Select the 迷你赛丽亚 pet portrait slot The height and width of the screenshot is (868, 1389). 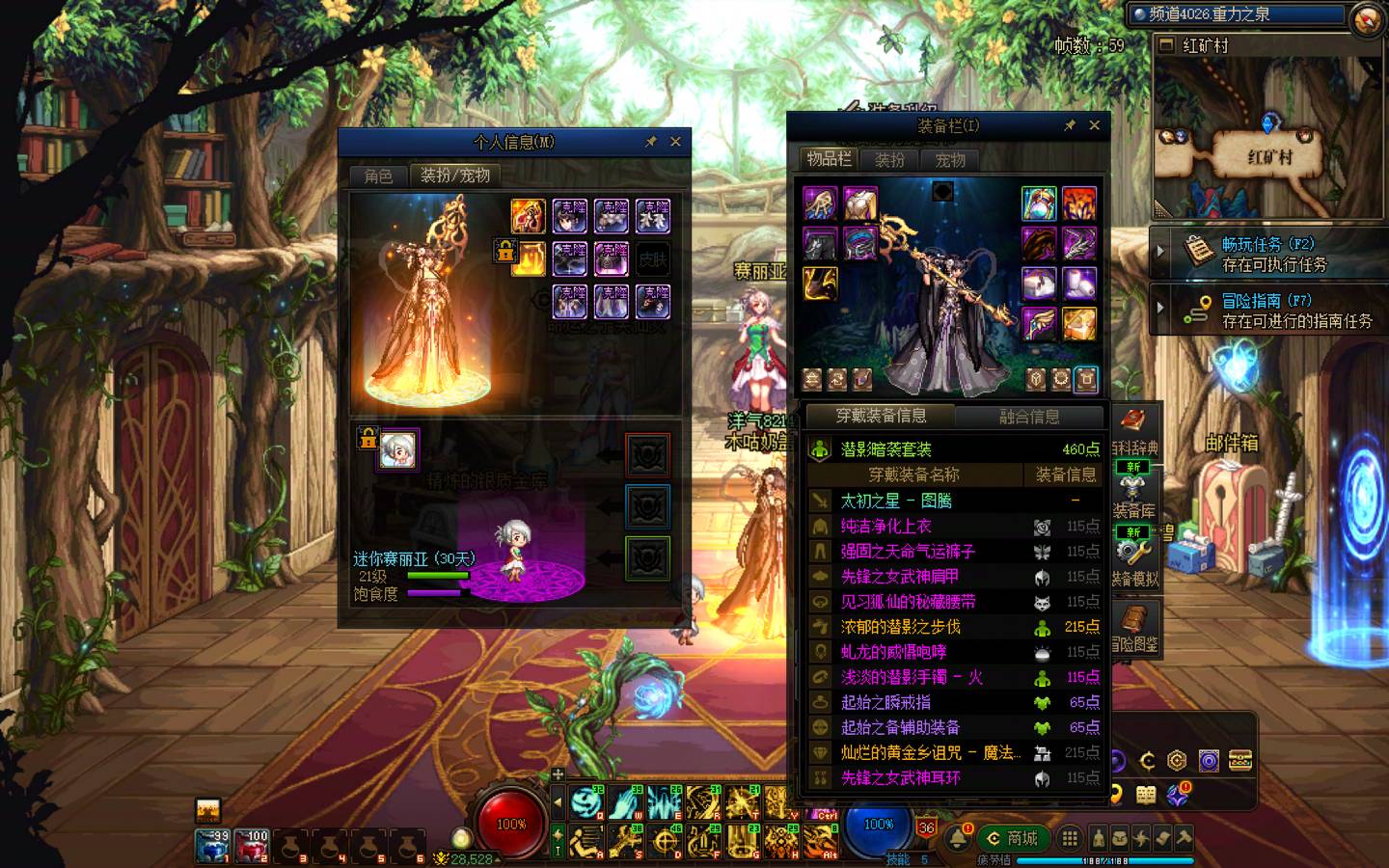(397, 449)
